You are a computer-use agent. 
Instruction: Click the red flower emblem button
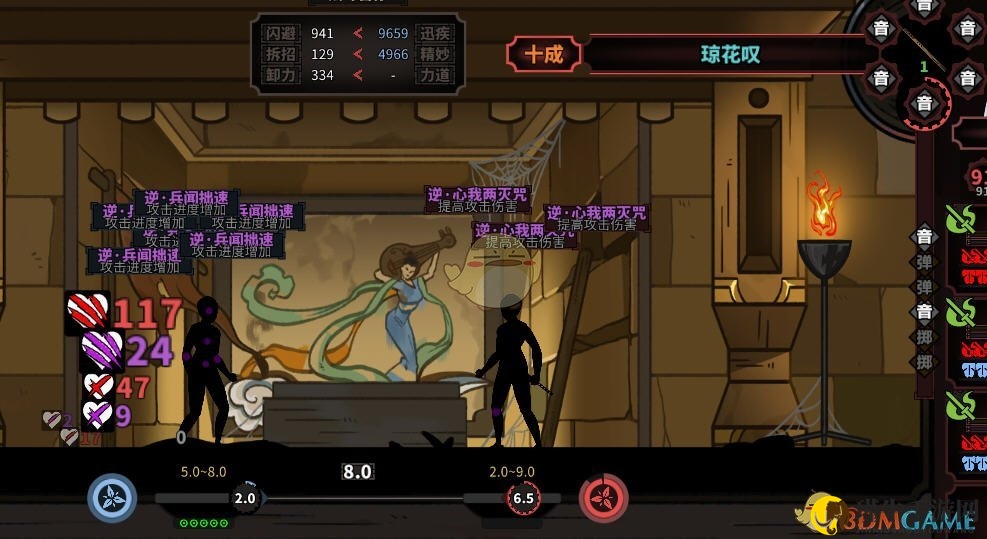(x=604, y=498)
